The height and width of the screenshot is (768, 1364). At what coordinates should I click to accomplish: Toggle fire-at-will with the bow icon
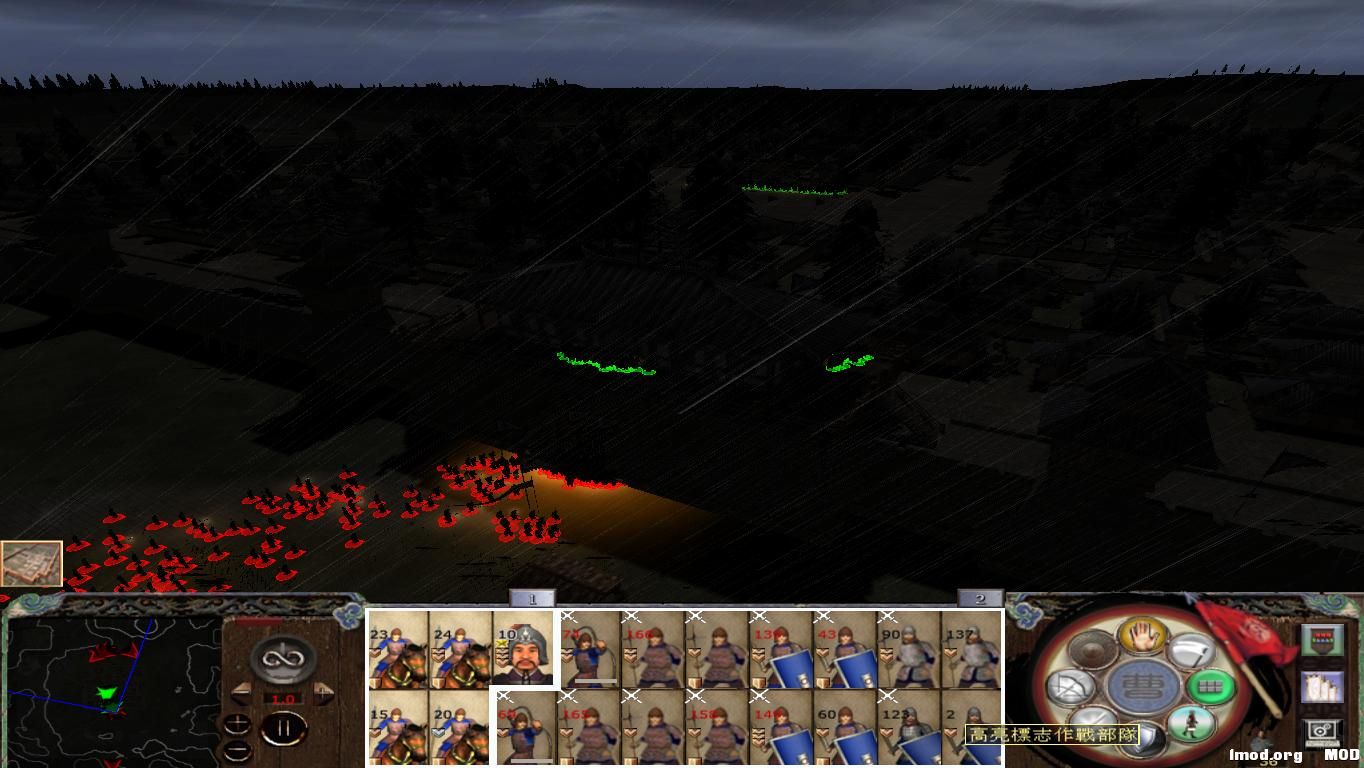(1071, 687)
